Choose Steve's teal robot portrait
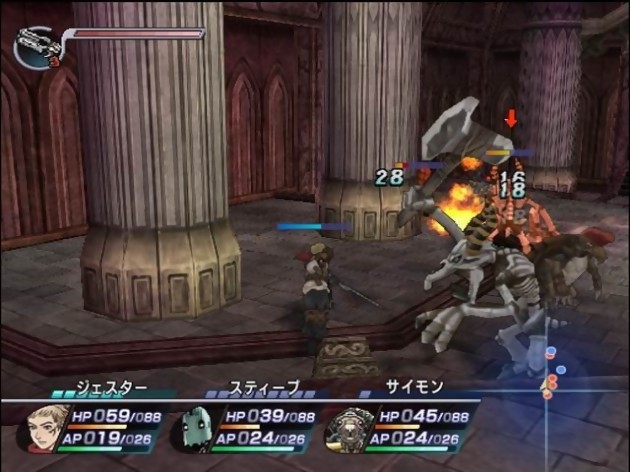630x472 pixels. 193,430
